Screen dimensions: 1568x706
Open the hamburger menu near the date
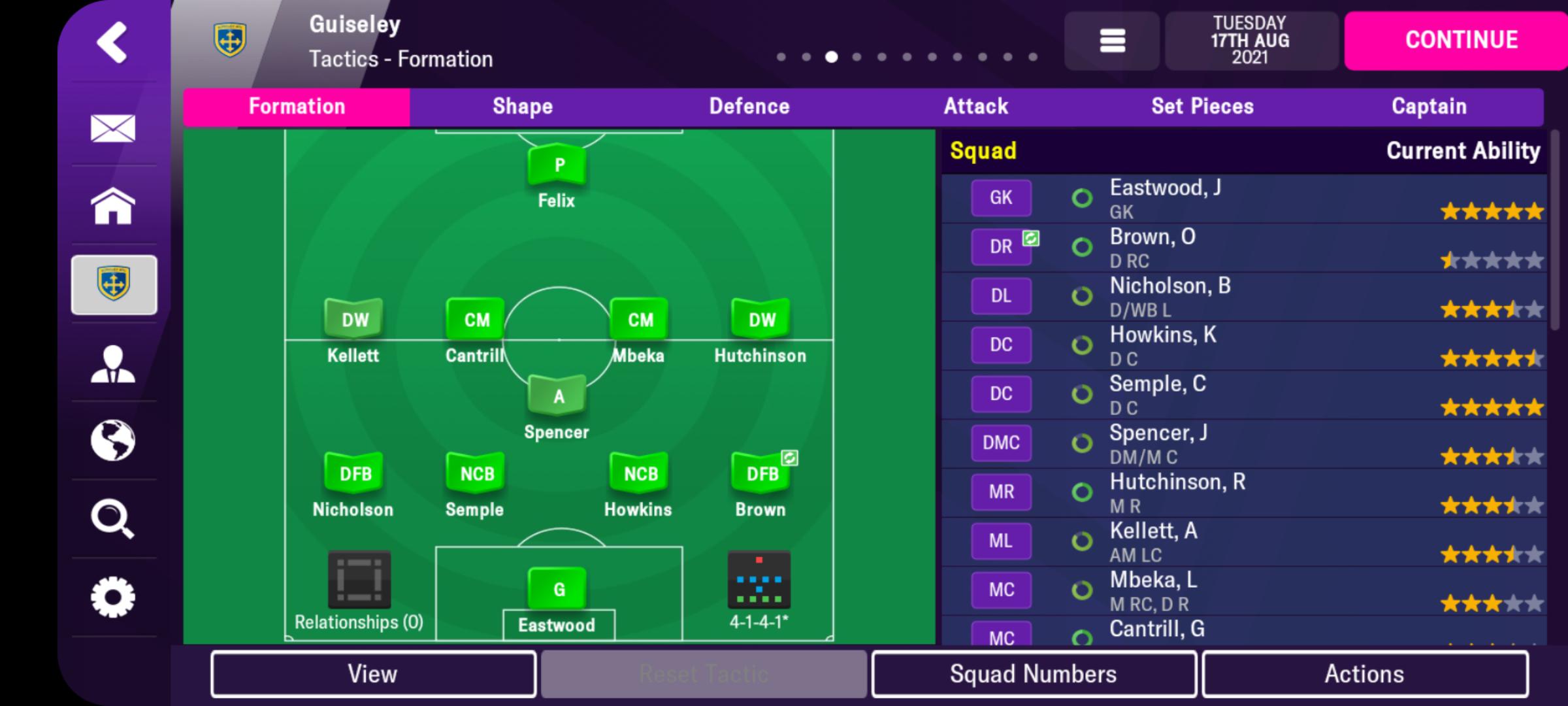pyautogui.click(x=1111, y=41)
